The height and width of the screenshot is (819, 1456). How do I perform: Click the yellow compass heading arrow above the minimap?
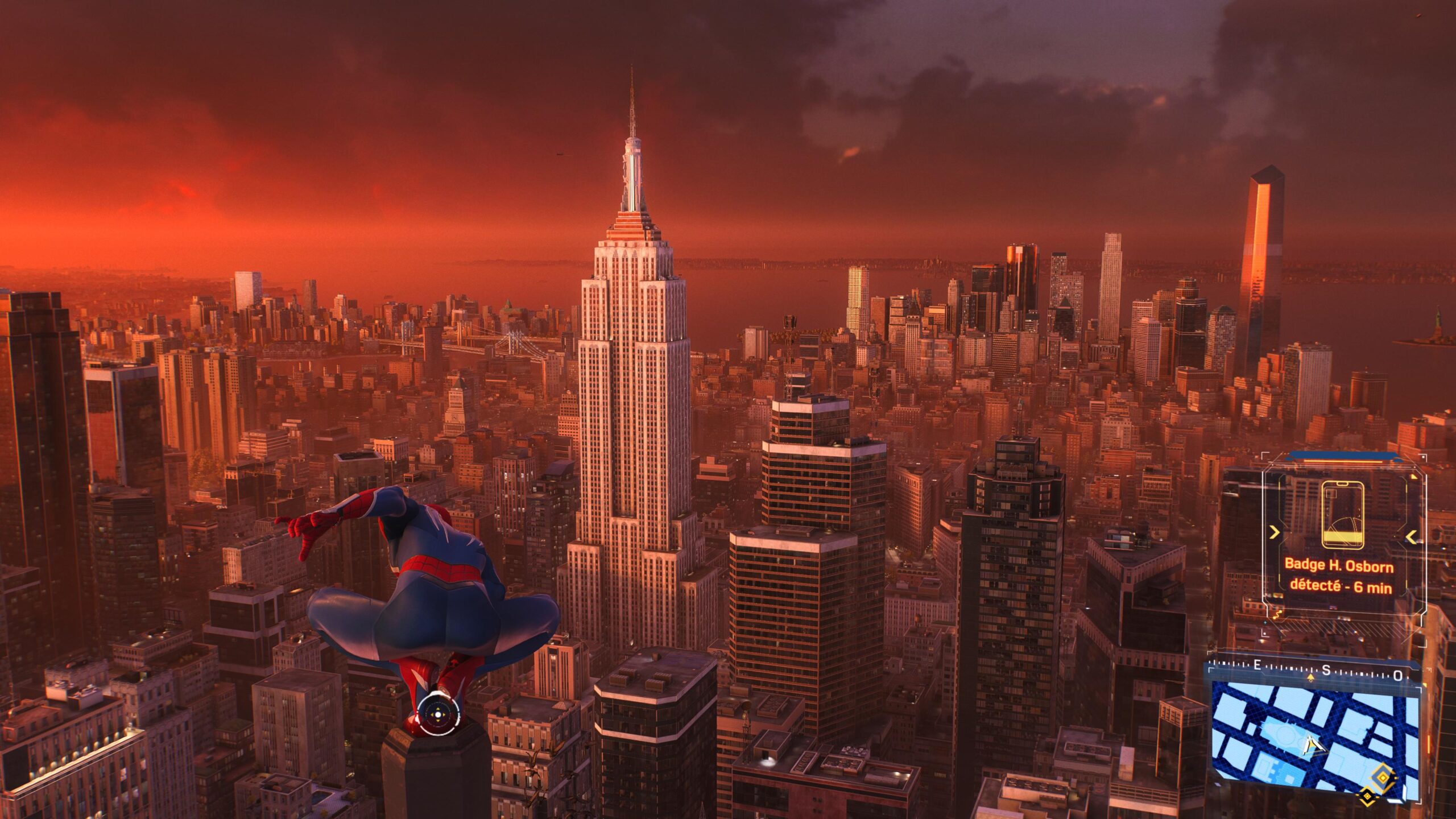tap(1311, 677)
